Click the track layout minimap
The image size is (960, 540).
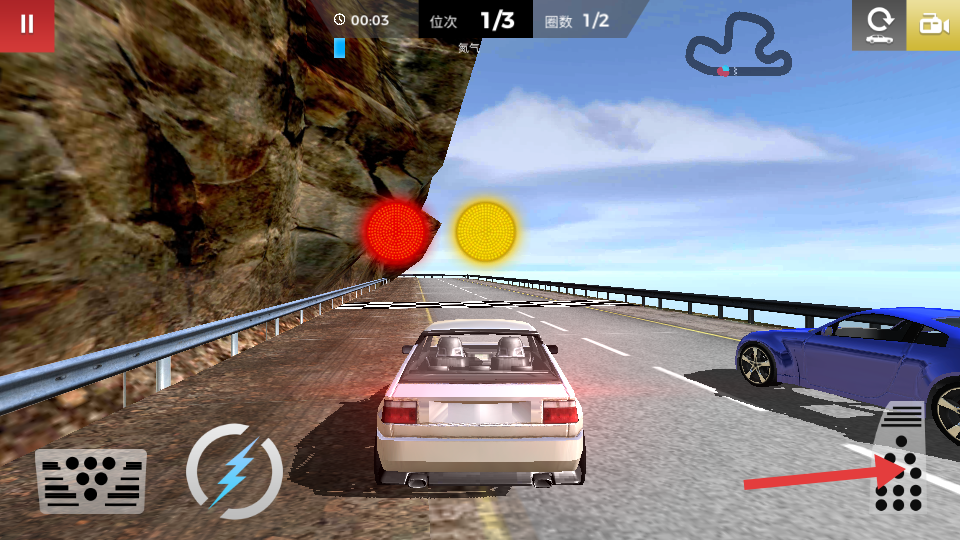(x=739, y=46)
